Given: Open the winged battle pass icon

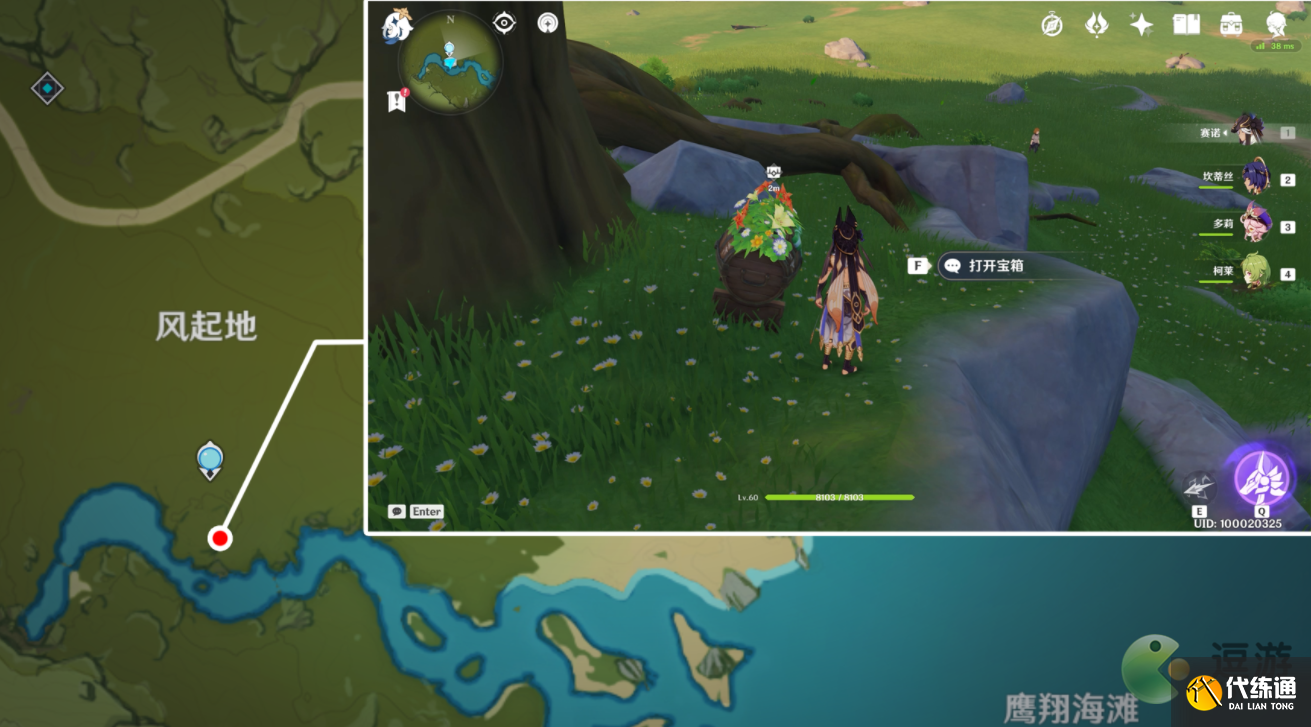Looking at the screenshot, I should pos(1097,25).
